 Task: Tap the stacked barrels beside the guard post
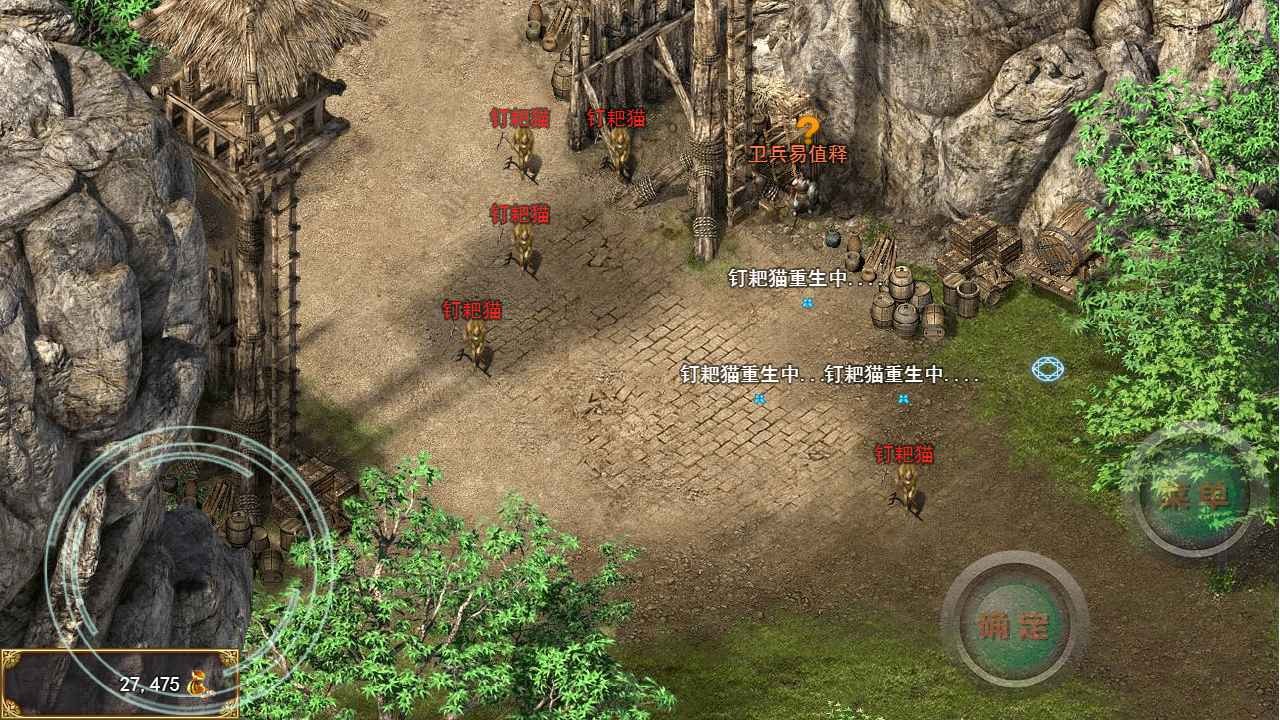(x=898, y=300)
